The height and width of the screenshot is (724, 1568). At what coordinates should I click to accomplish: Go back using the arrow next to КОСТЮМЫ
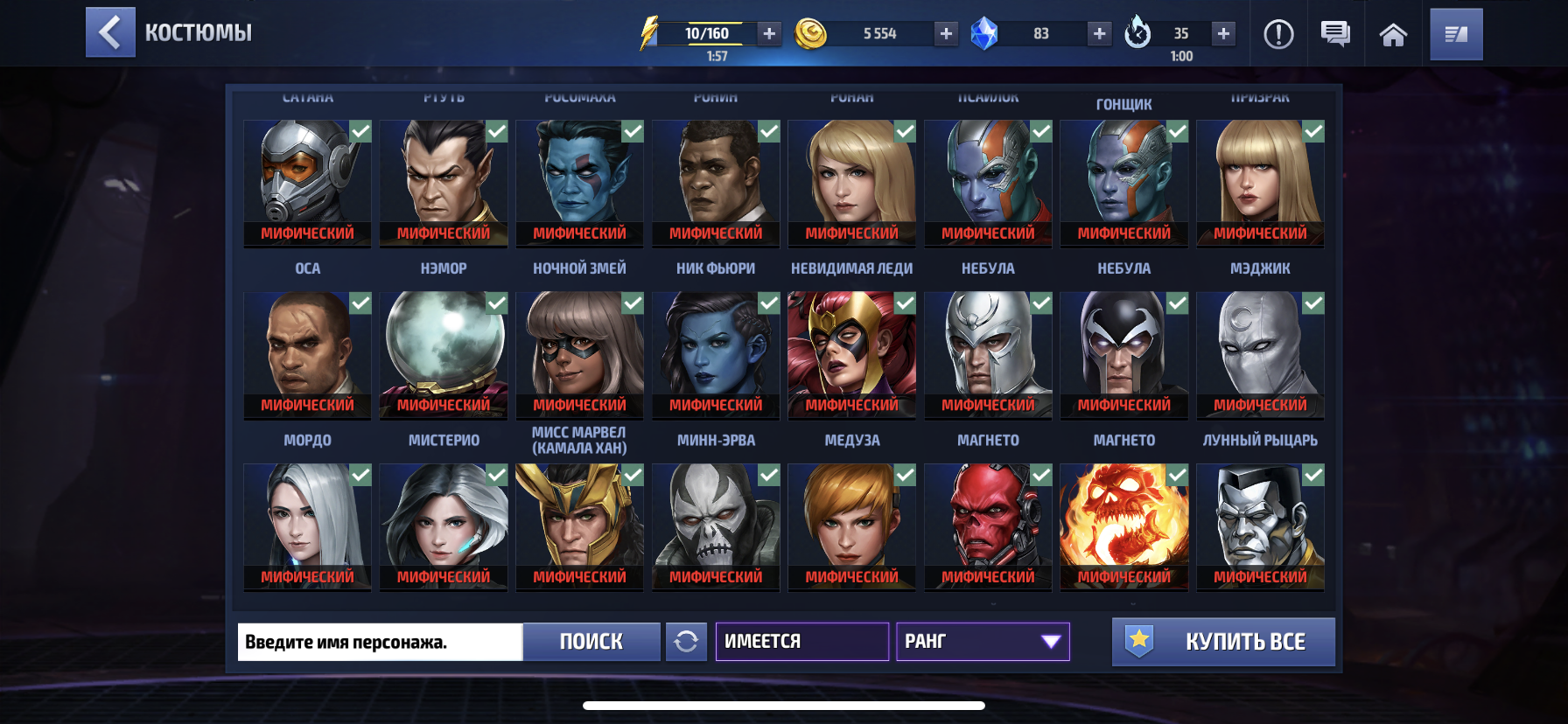pos(110,32)
